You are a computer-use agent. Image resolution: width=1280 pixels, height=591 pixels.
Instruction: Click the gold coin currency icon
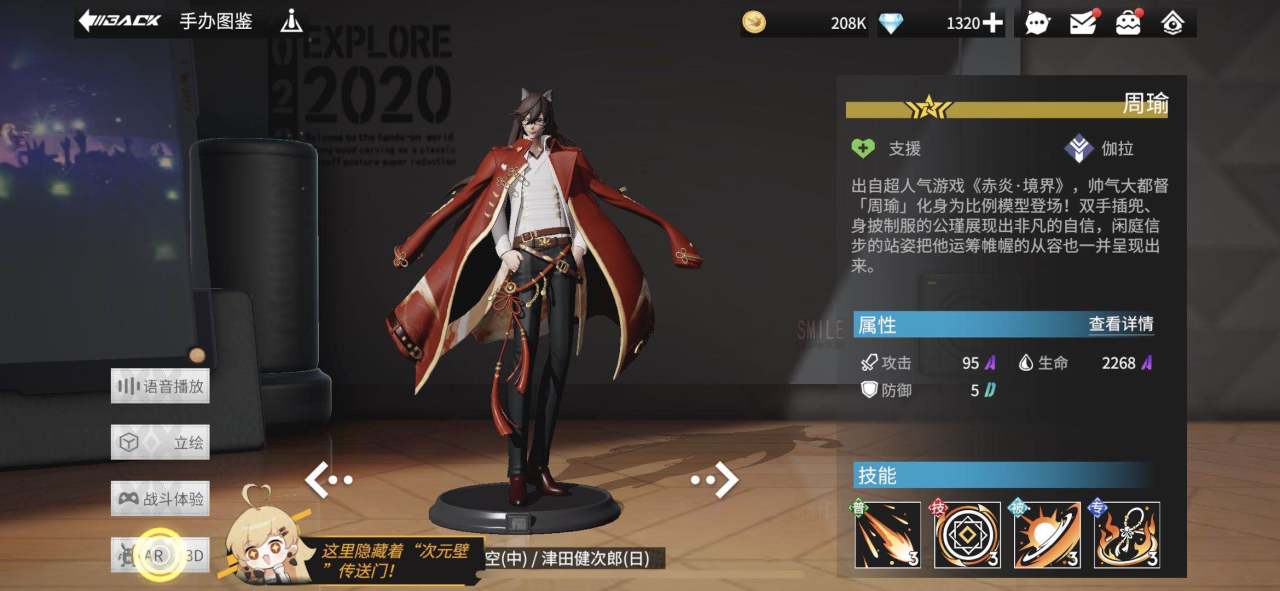tap(754, 22)
